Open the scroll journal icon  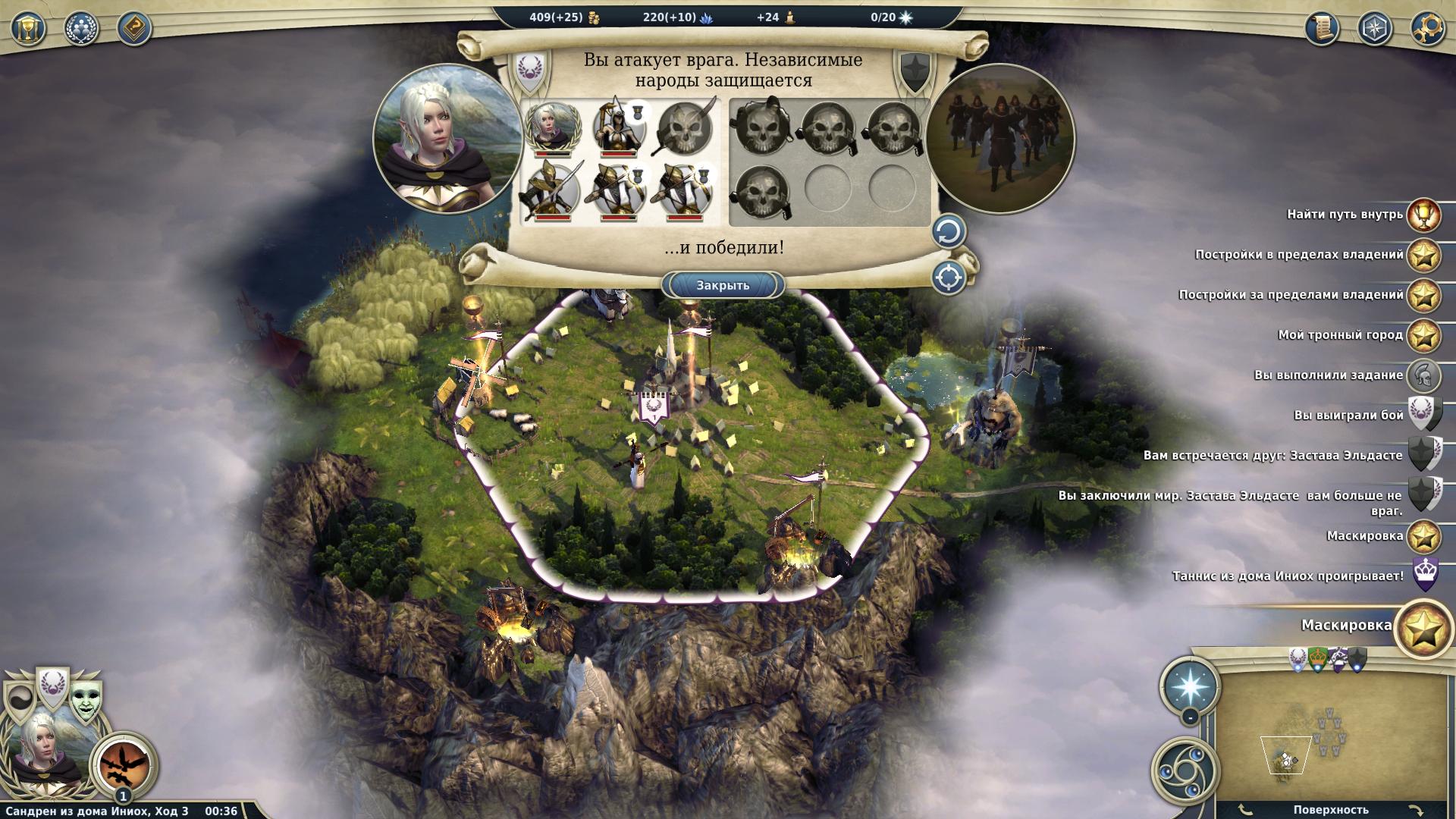coord(1322,29)
